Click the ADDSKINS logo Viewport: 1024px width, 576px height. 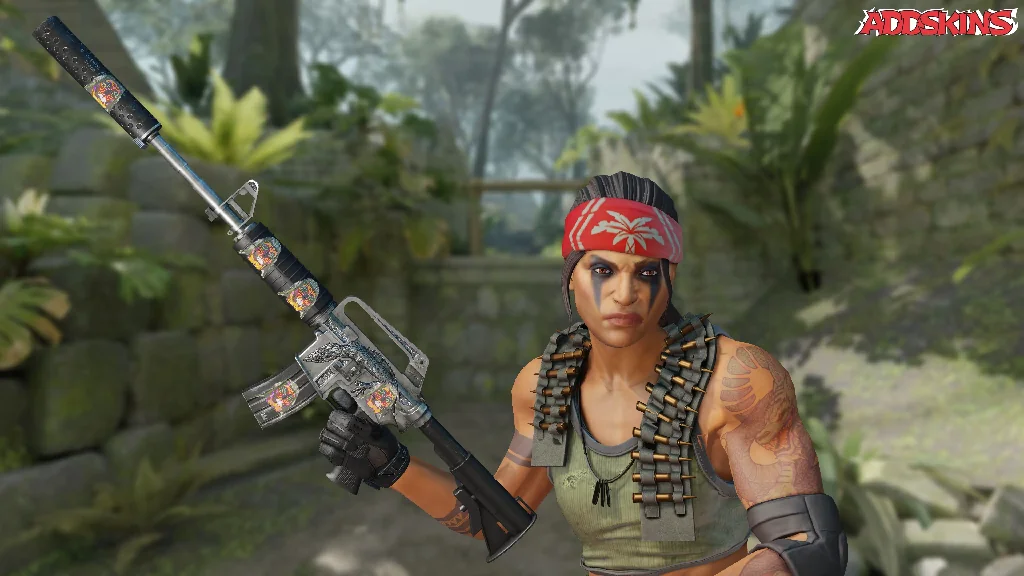935,23
